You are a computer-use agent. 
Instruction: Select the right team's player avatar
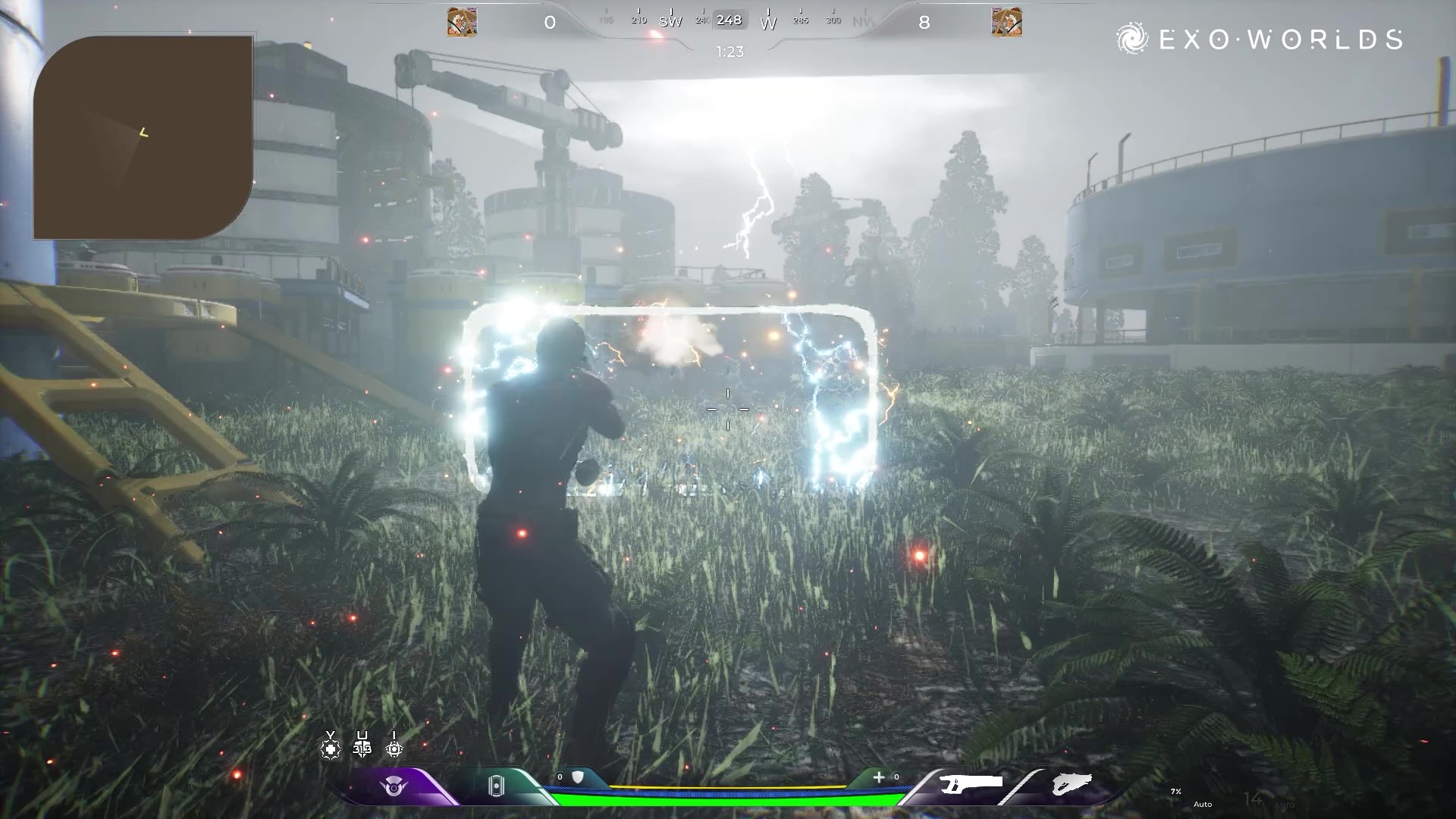click(1006, 22)
